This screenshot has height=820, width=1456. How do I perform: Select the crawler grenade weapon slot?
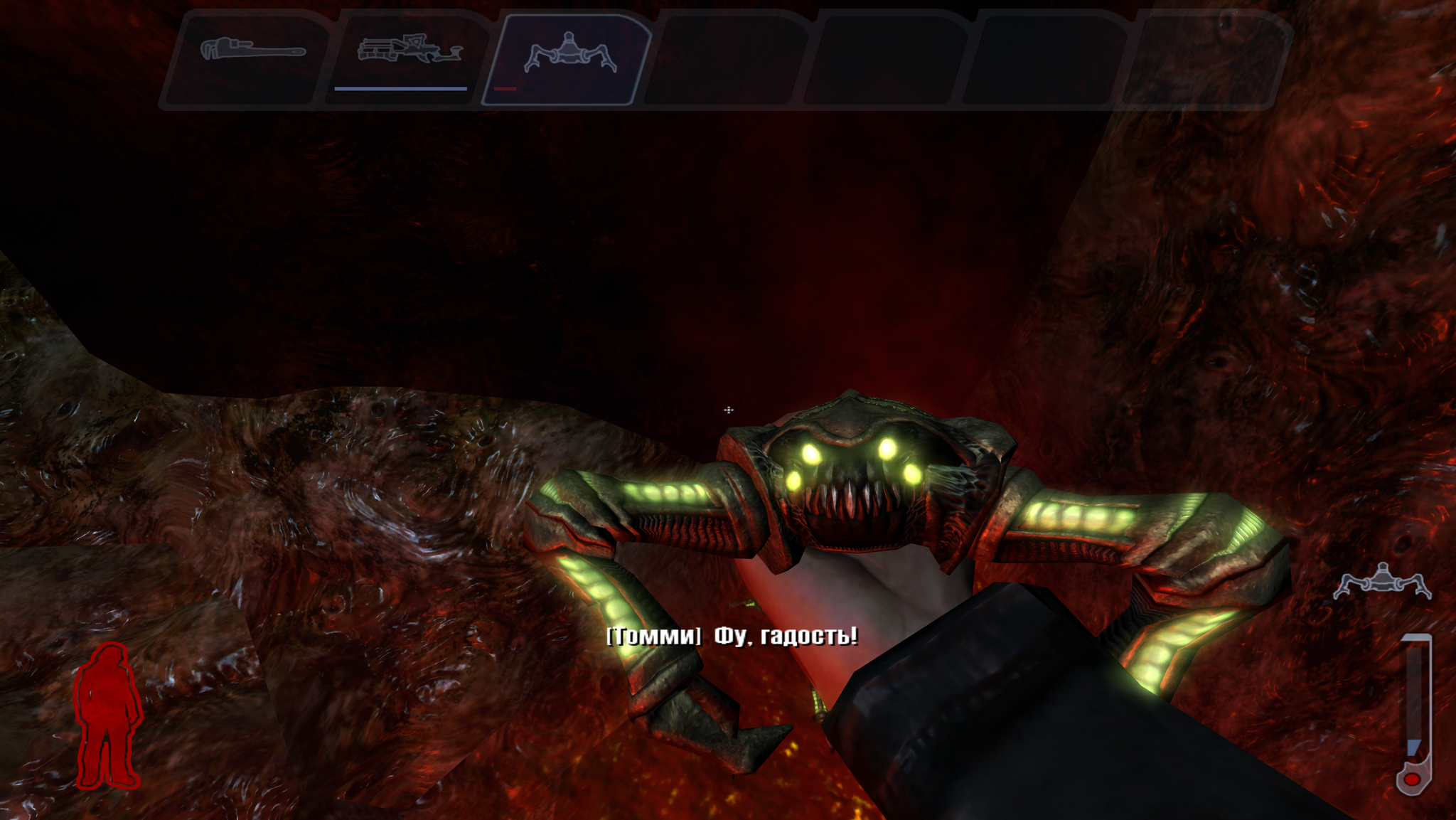point(568,57)
